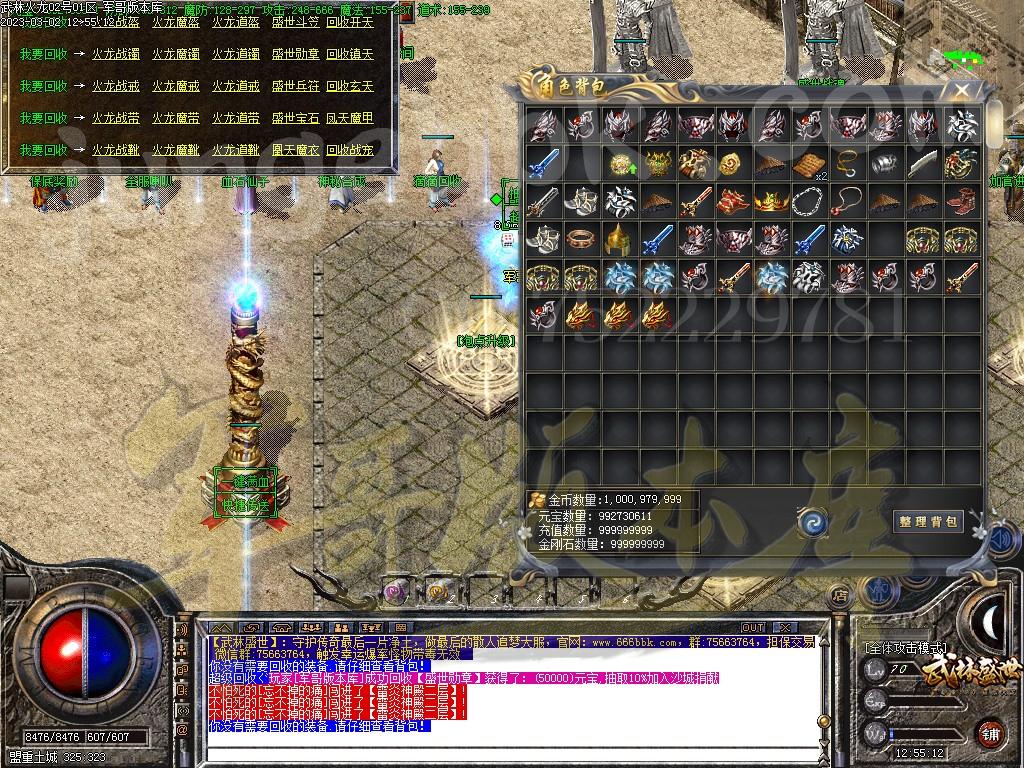Image resolution: width=1024 pixels, height=768 pixels.
Task: Select the 火龙魔戒 recycle option
Action: pyautogui.click(x=176, y=86)
